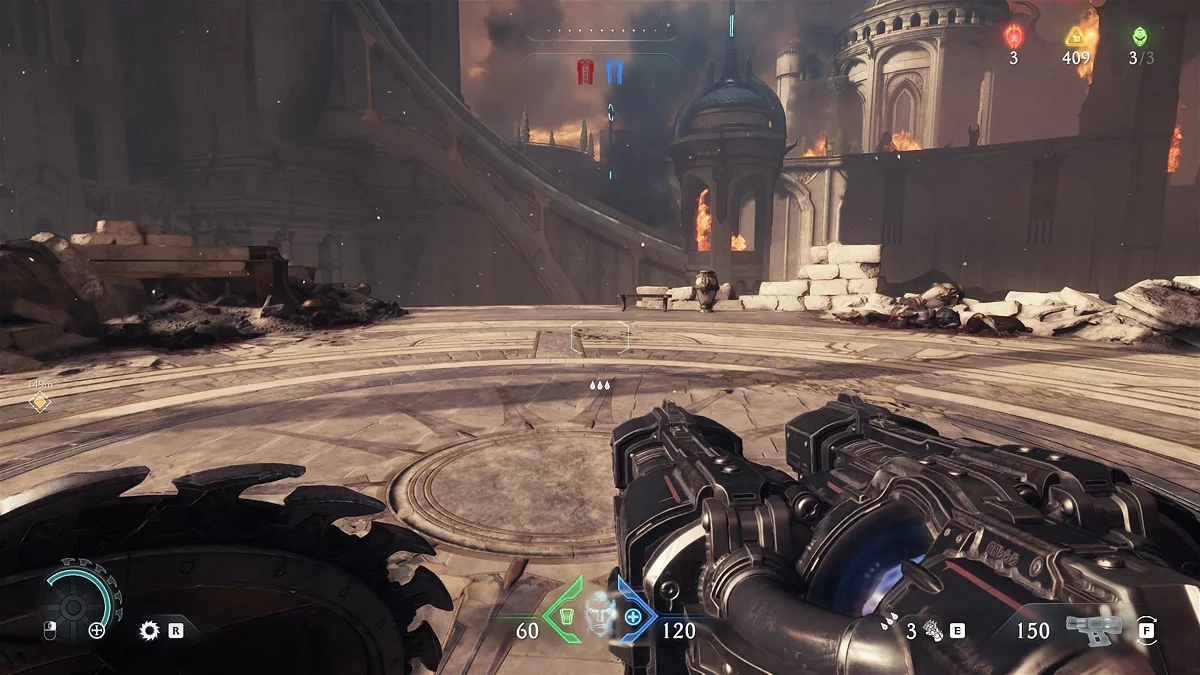
Task: Click the green health armor-vest icon
Action: tap(566, 616)
